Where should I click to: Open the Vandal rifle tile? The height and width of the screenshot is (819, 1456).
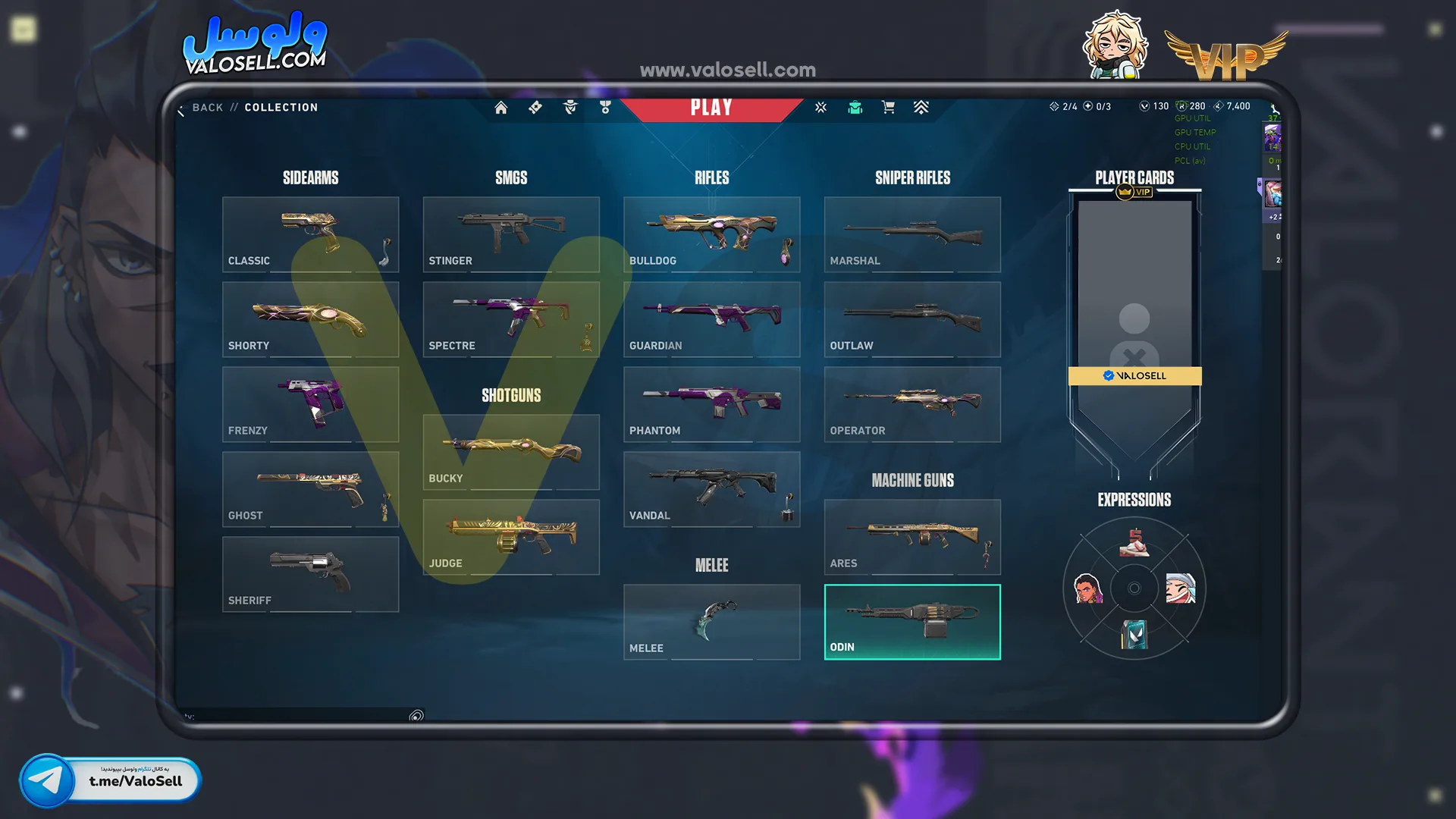711,489
